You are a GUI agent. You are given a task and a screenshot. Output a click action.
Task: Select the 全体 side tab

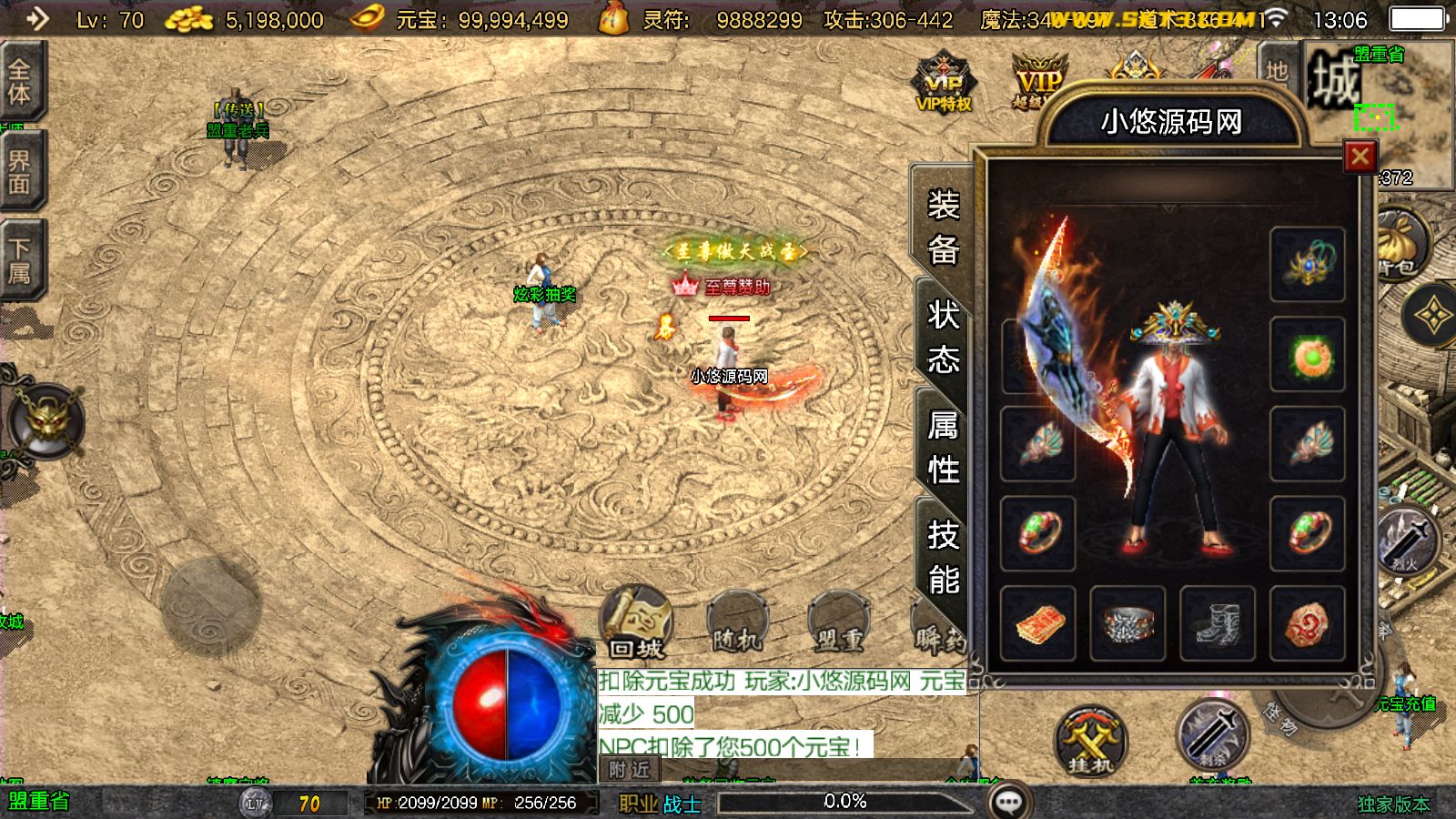click(20, 82)
